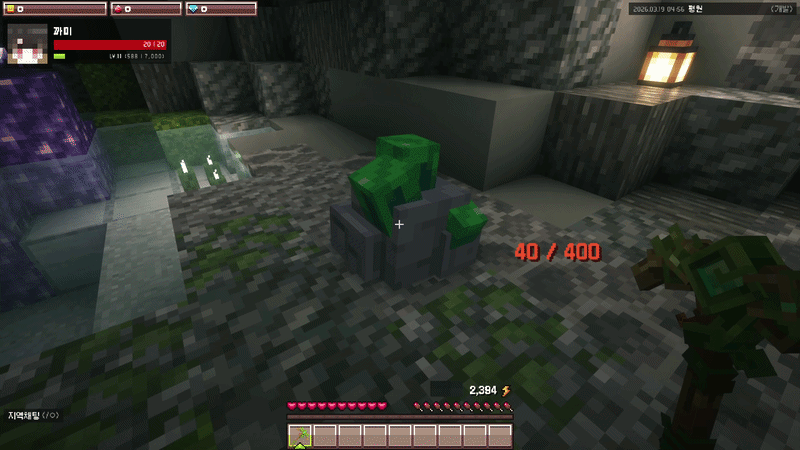
Task: Click the player avatar portrait
Action: click(28, 45)
